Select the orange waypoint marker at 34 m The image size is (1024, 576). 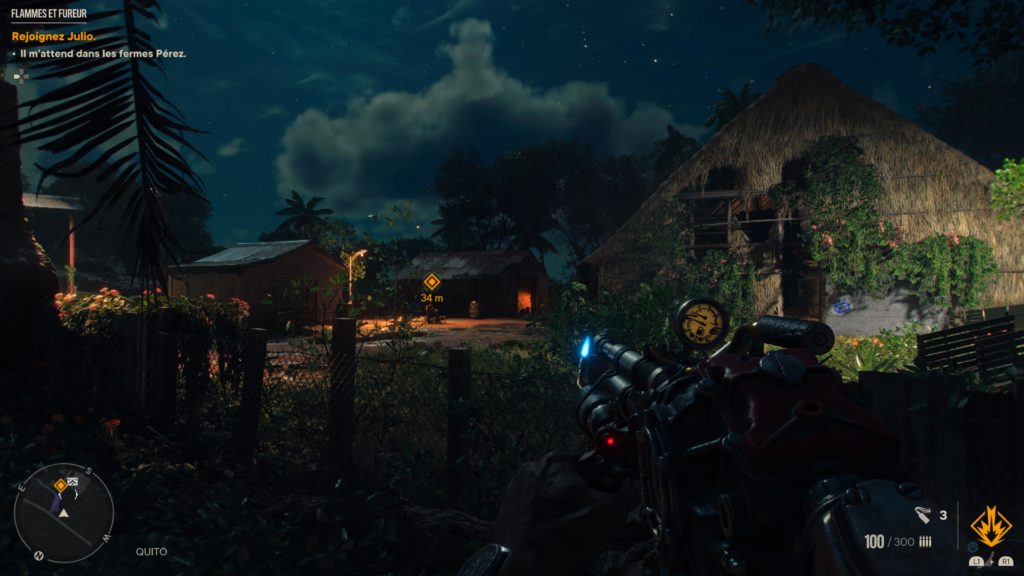[431, 282]
